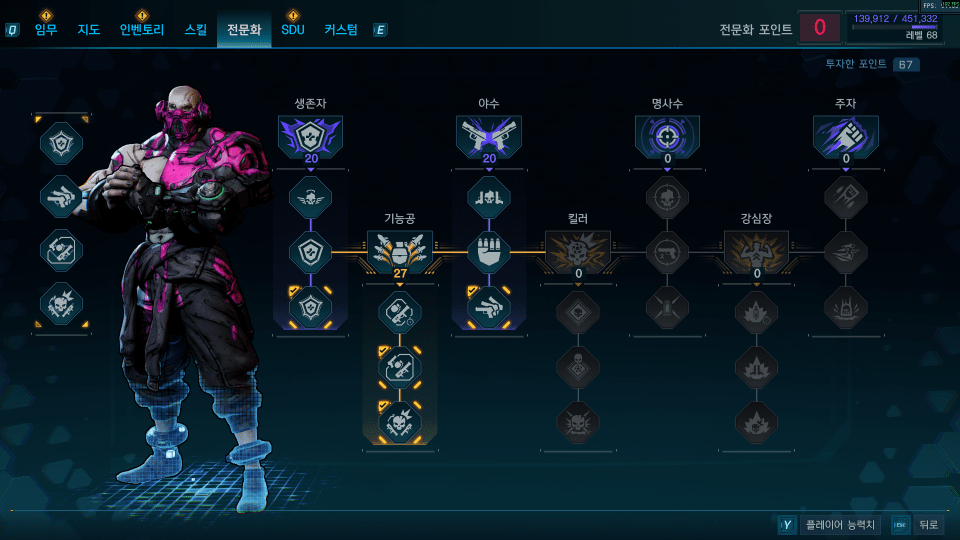Image resolution: width=960 pixels, height=540 pixels.
Task: Select the 킬러 skull tree icon
Action: [x=578, y=251]
